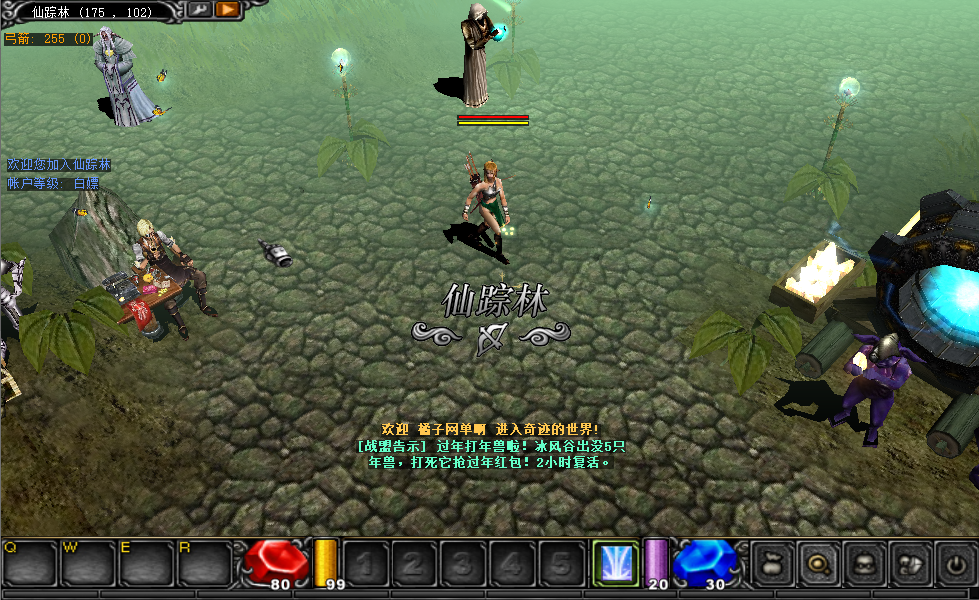Select skill slot number 5
The width and height of the screenshot is (979, 600).
point(560,564)
